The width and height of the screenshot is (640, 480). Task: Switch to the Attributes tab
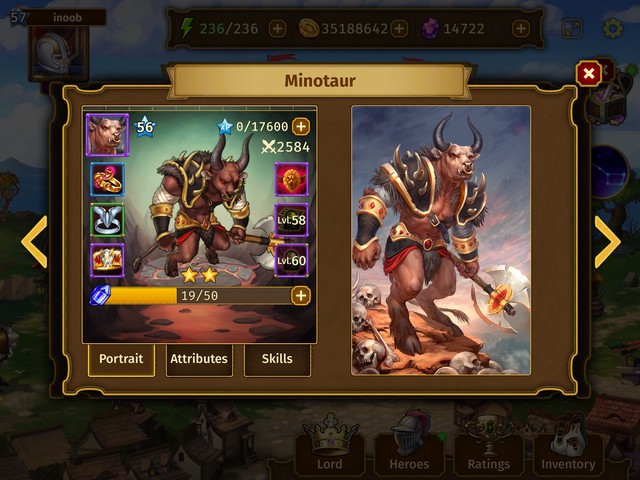pyautogui.click(x=199, y=359)
